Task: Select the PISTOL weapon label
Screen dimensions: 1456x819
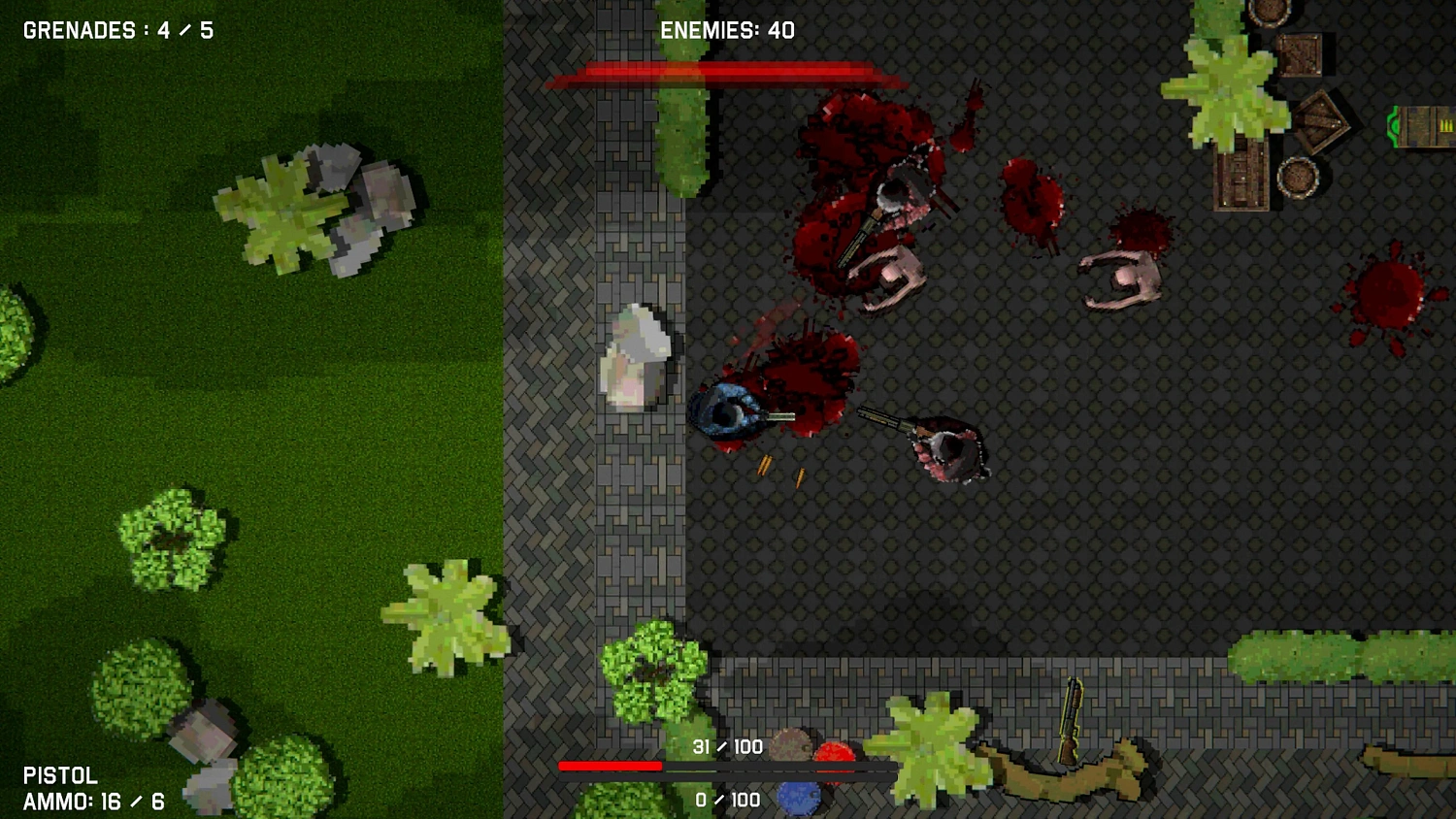Action: point(61,775)
